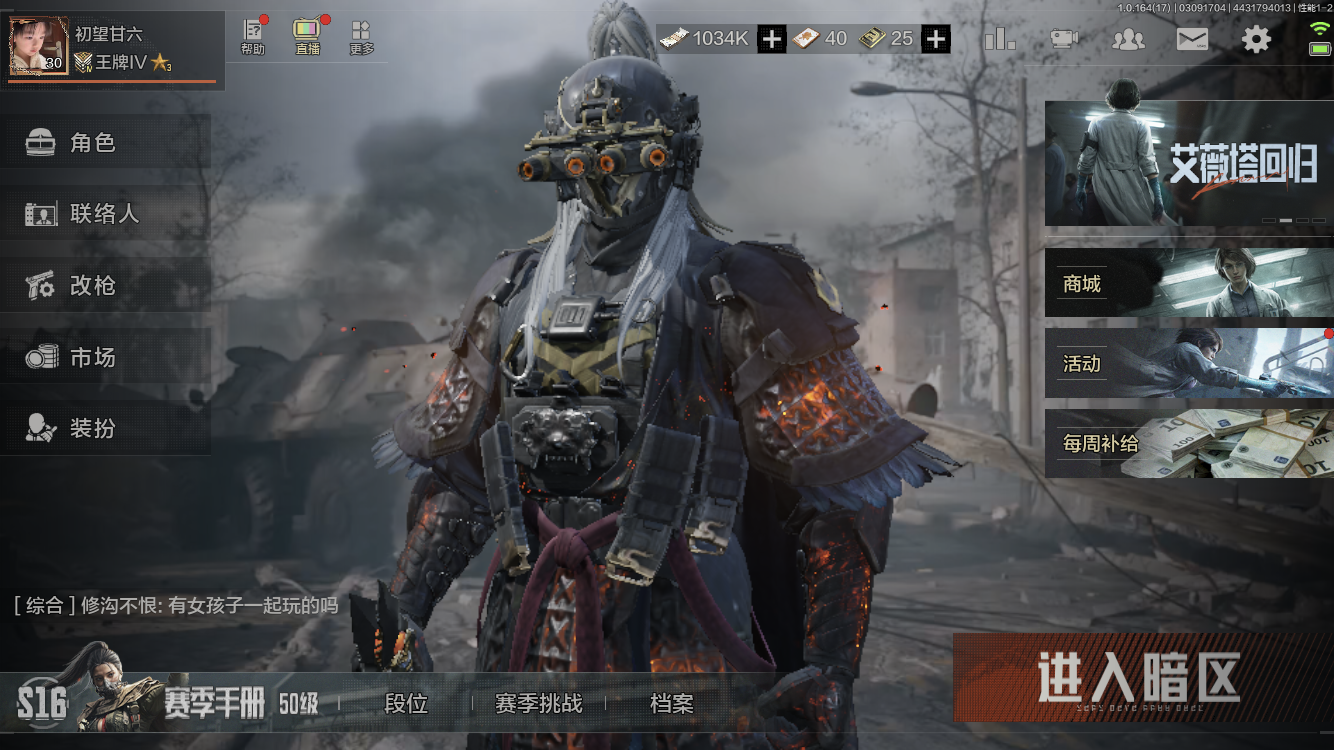
Task: Switch to the 段位 rank tab
Action: coord(406,704)
